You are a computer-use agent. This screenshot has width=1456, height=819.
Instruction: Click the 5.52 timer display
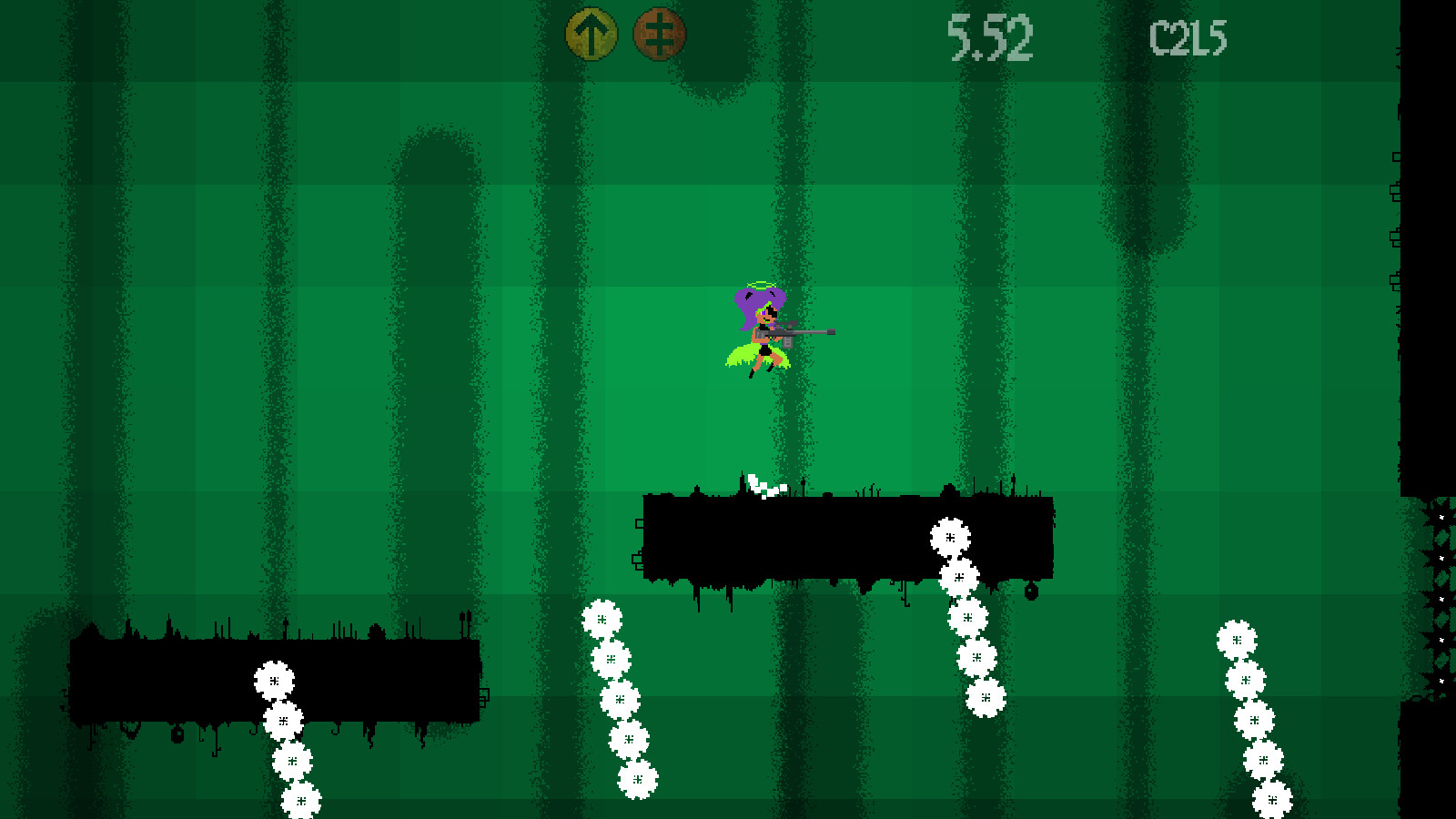click(990, 36)
